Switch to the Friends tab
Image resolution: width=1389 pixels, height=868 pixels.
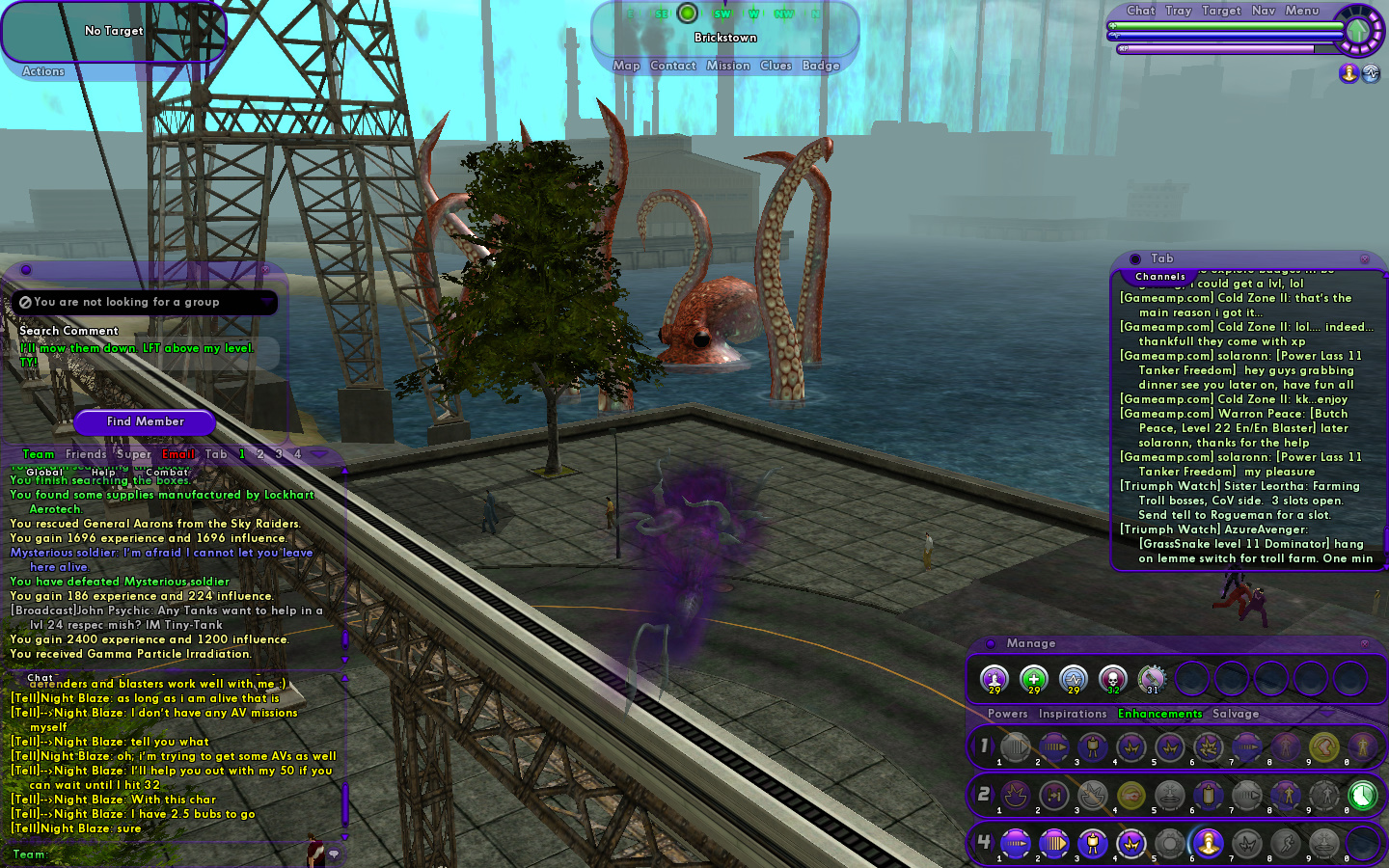click(86, 454)
